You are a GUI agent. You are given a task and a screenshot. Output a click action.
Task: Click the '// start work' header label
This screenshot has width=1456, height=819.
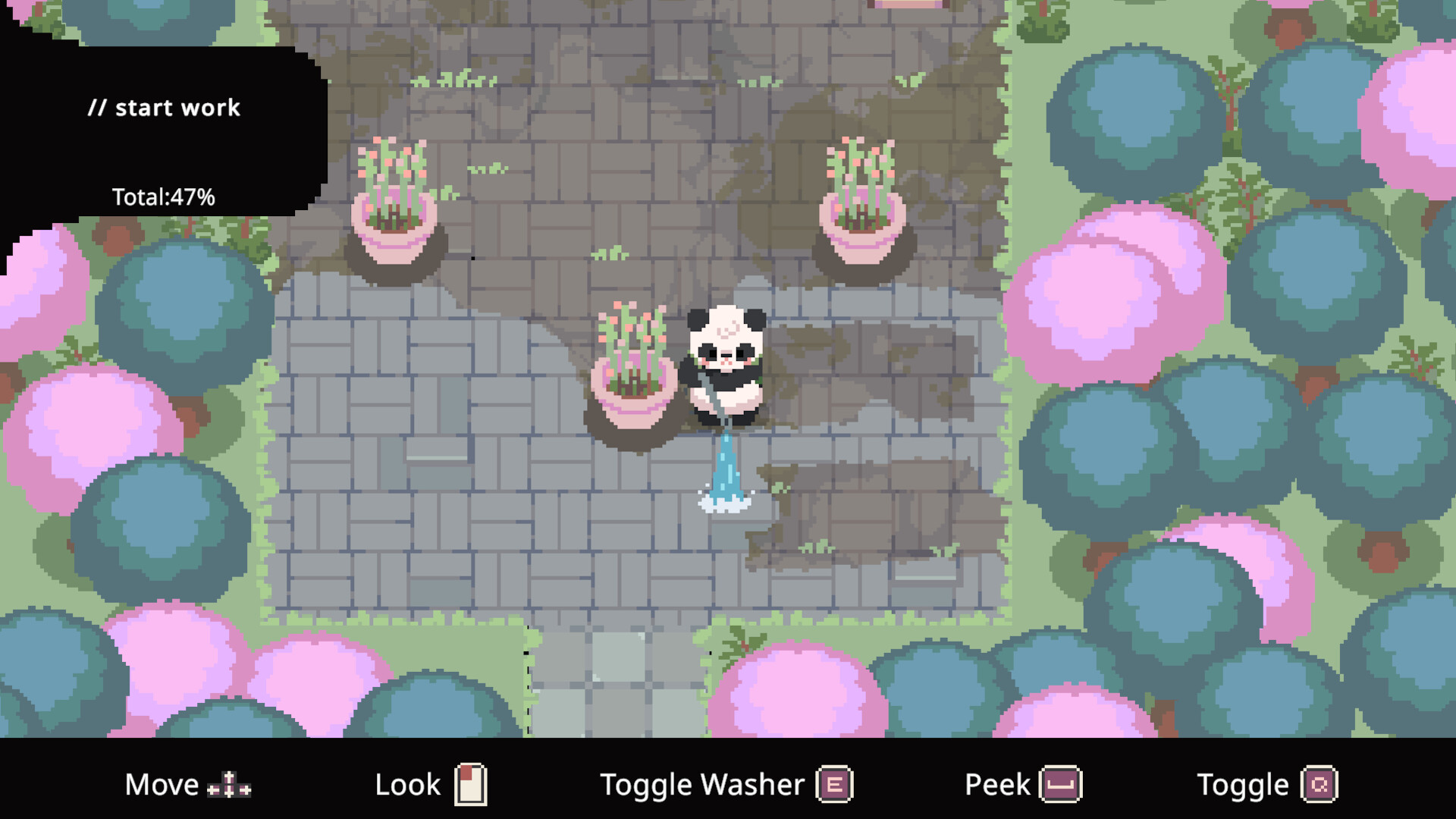165,108
